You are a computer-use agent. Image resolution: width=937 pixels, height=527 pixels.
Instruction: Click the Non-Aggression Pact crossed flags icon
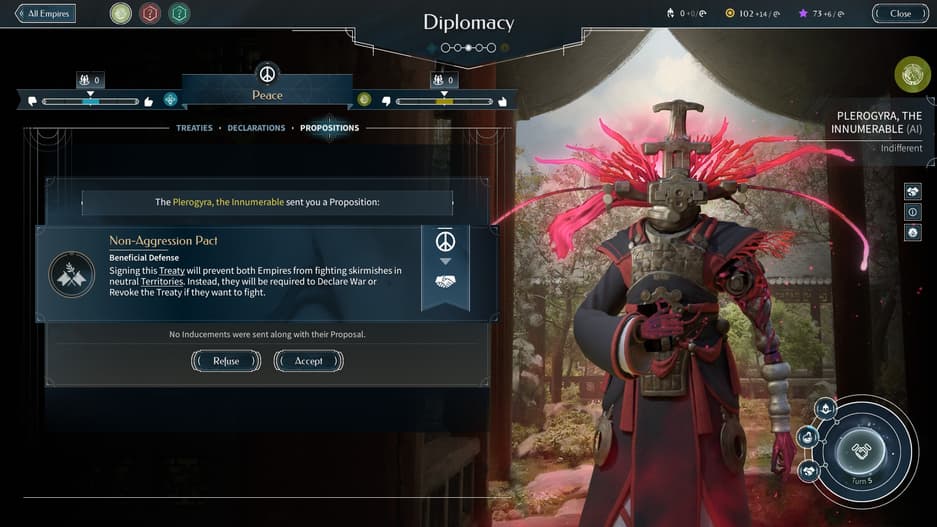[x=72, y=274]
